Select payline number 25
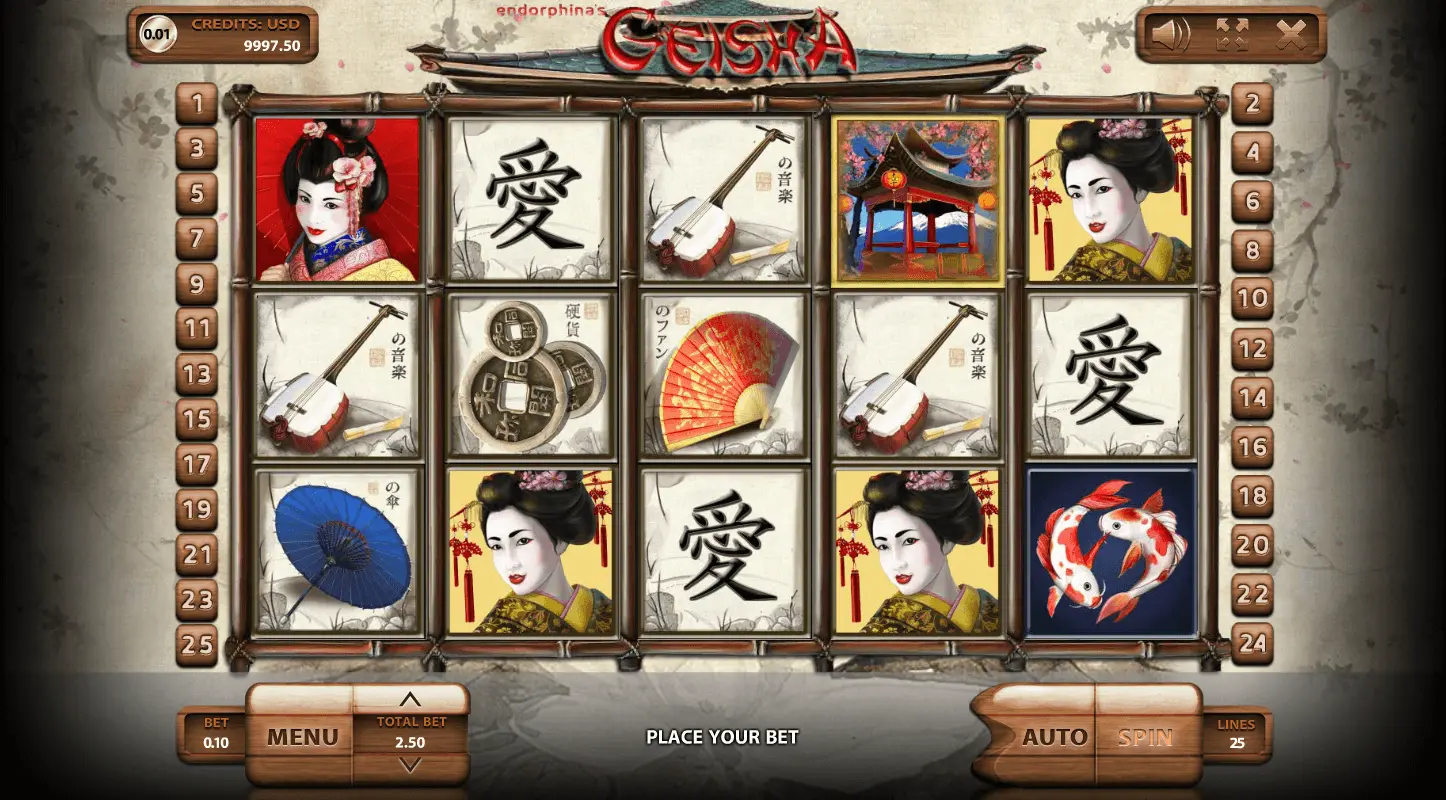1446x800 pixels. click(197, 645)
